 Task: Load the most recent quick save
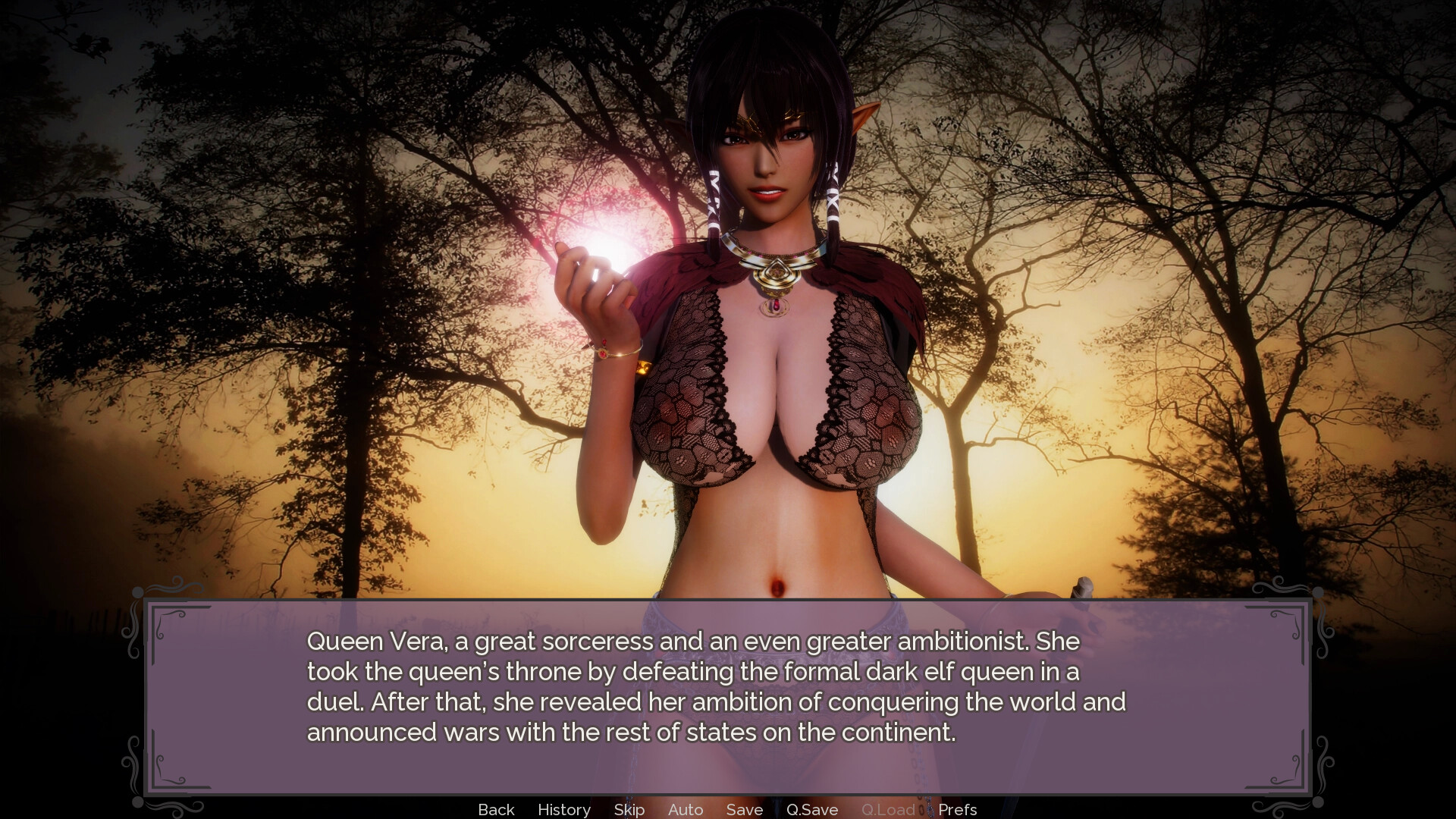click(890, 809)
